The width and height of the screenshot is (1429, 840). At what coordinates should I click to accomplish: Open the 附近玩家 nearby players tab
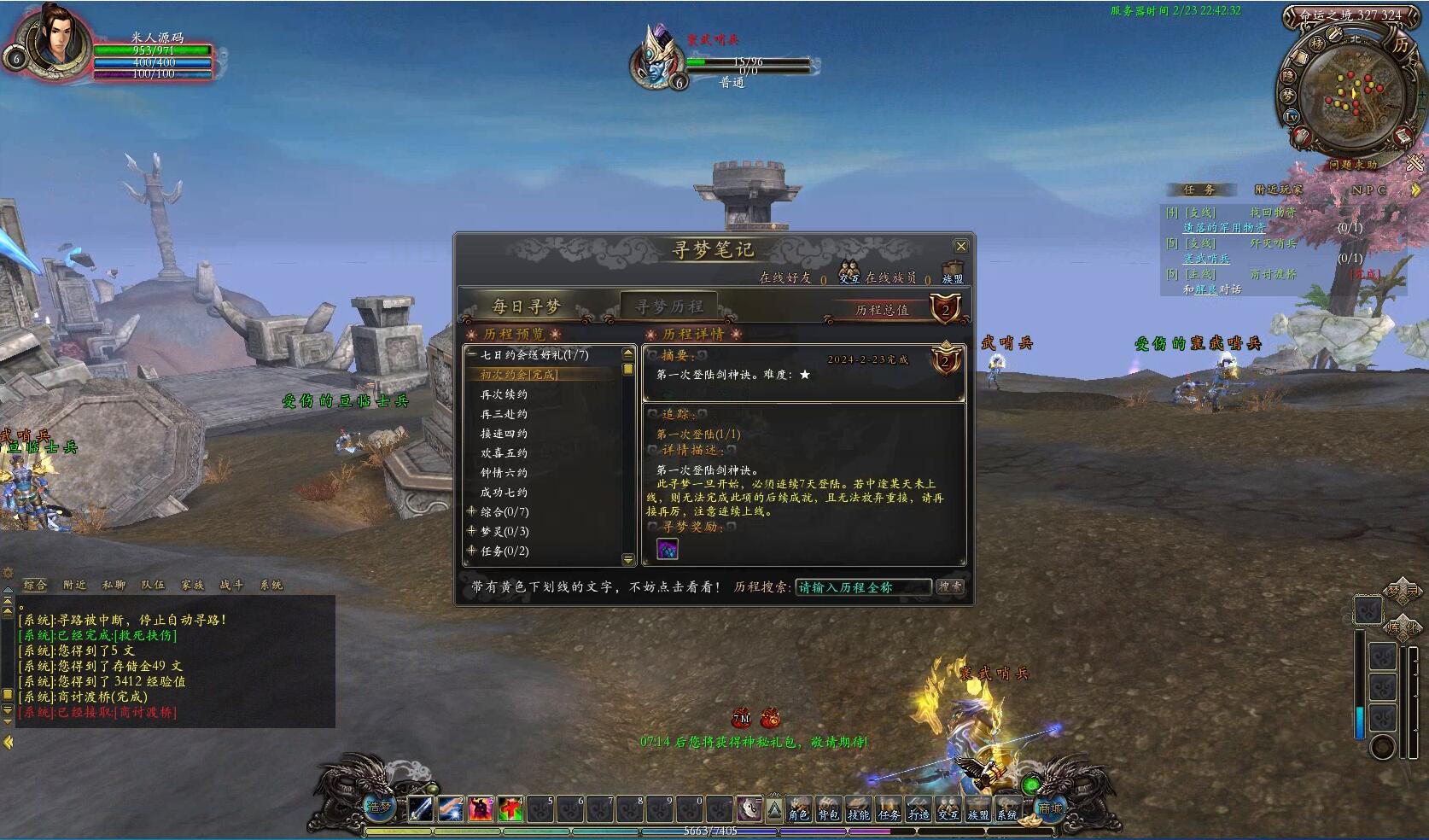pyautogui.click(x=1278, y=190)
